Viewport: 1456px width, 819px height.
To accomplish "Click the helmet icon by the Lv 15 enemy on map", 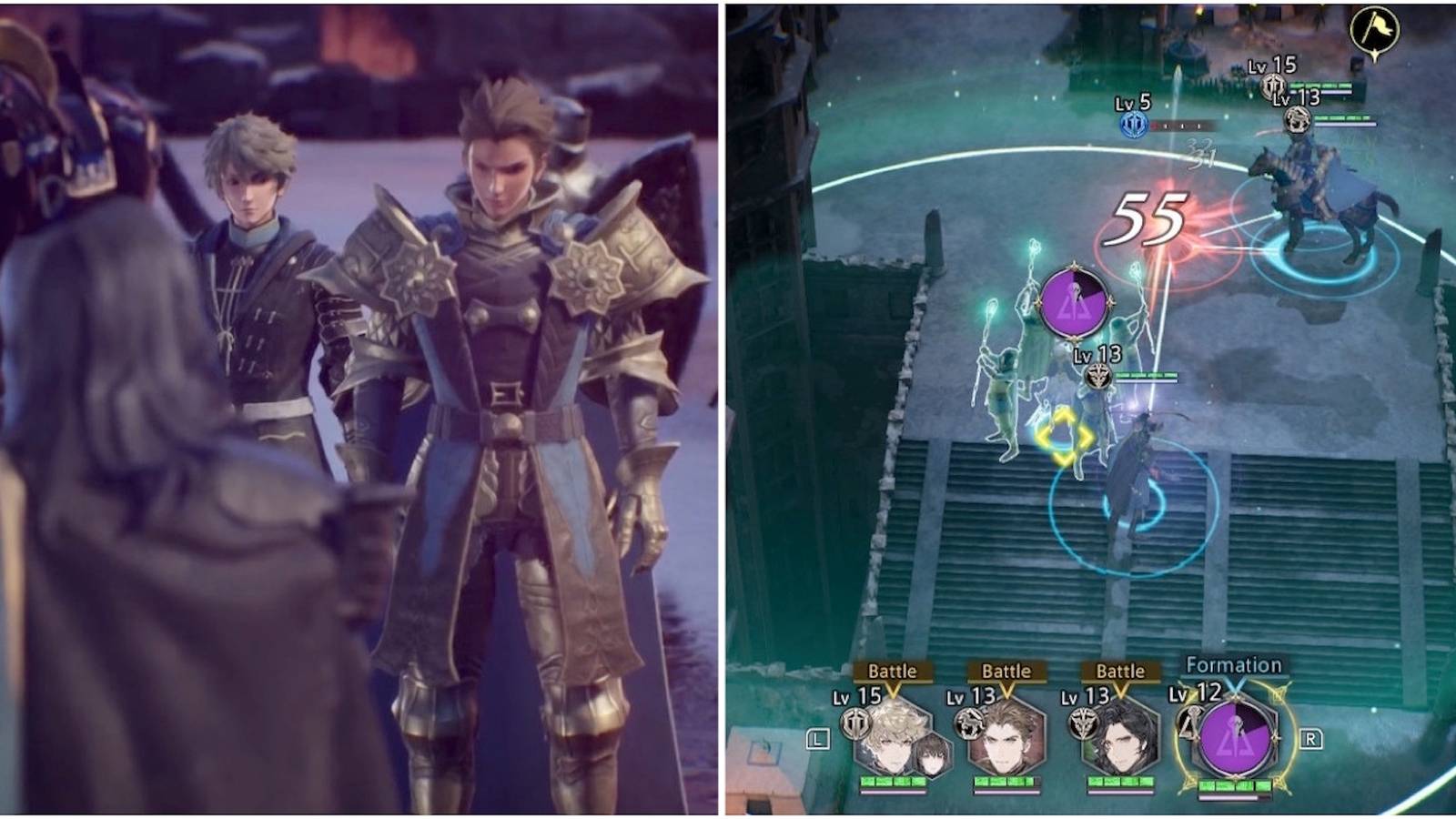I will click(x=1273, y=86).
